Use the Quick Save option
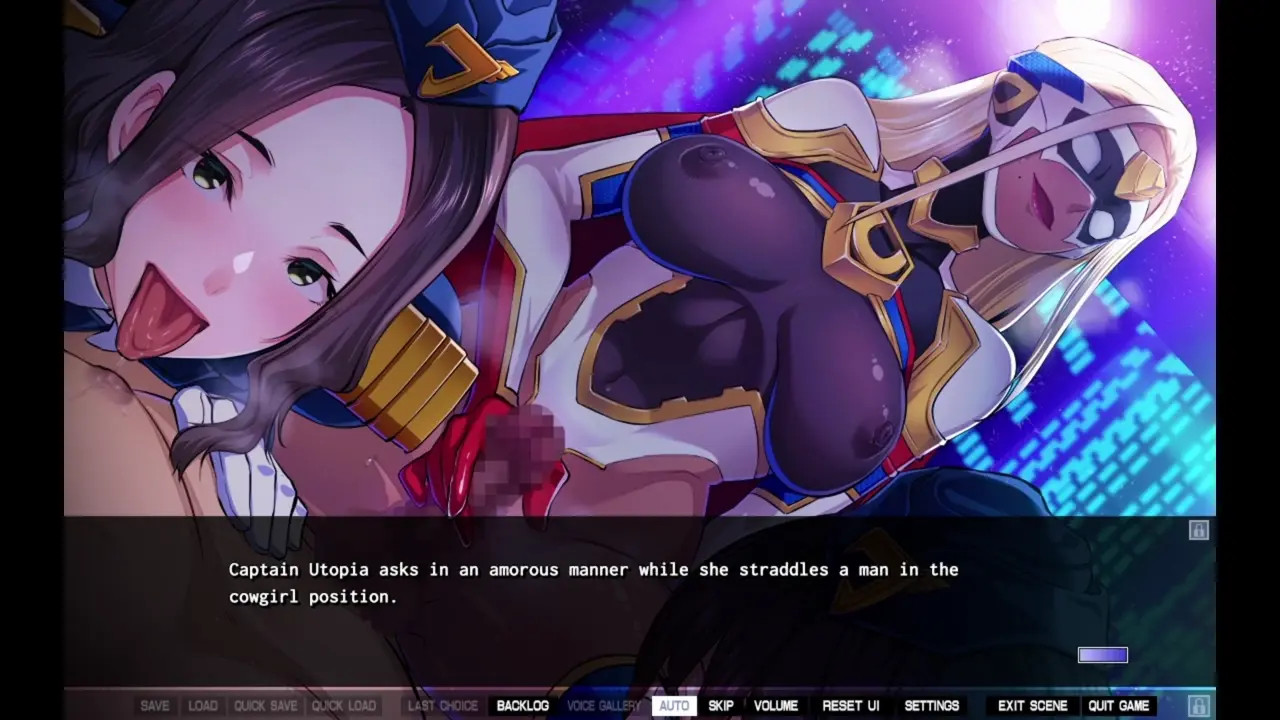 coord(265,705)
